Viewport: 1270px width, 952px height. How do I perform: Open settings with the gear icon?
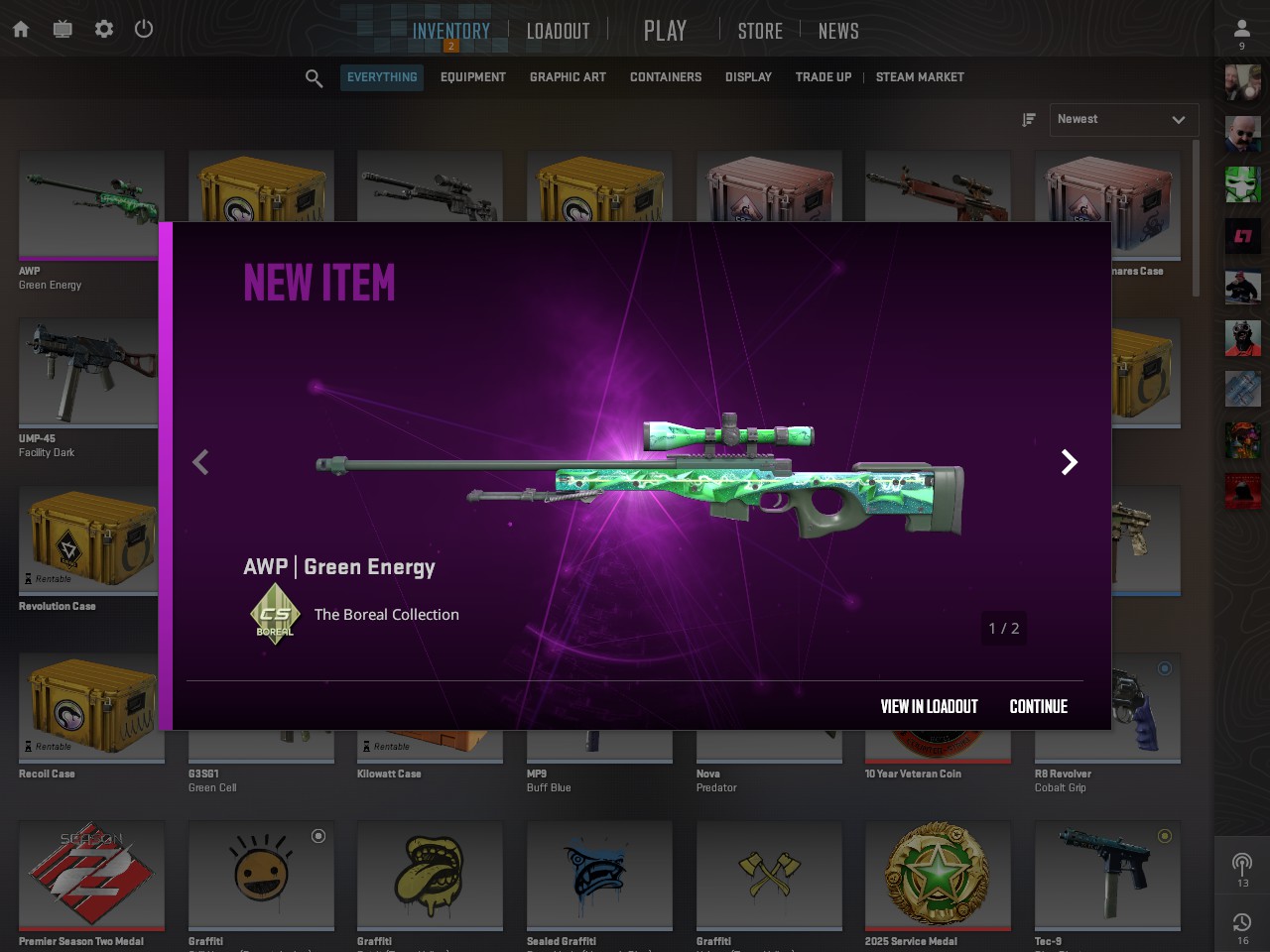104,29
